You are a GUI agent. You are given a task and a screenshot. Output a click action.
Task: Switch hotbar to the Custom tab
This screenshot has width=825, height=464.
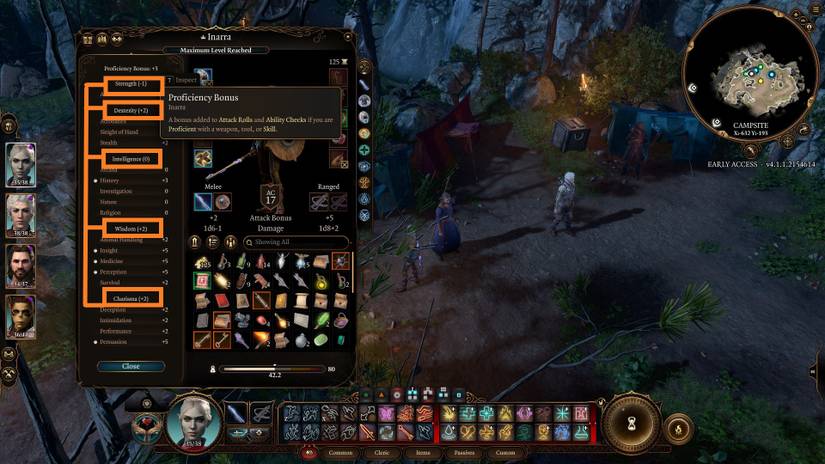coord(505,452)
